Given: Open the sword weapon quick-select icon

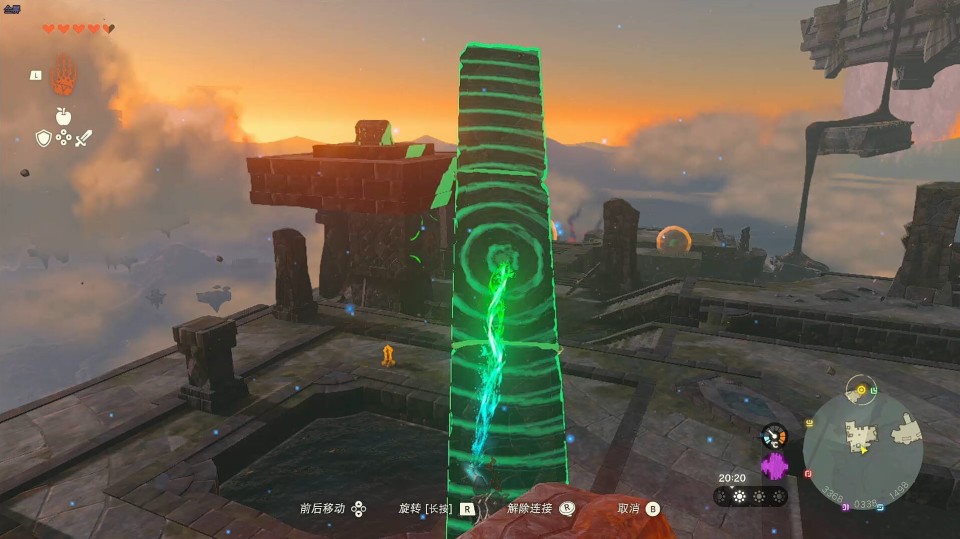Looking at the screenshot, I should point(84,138).
